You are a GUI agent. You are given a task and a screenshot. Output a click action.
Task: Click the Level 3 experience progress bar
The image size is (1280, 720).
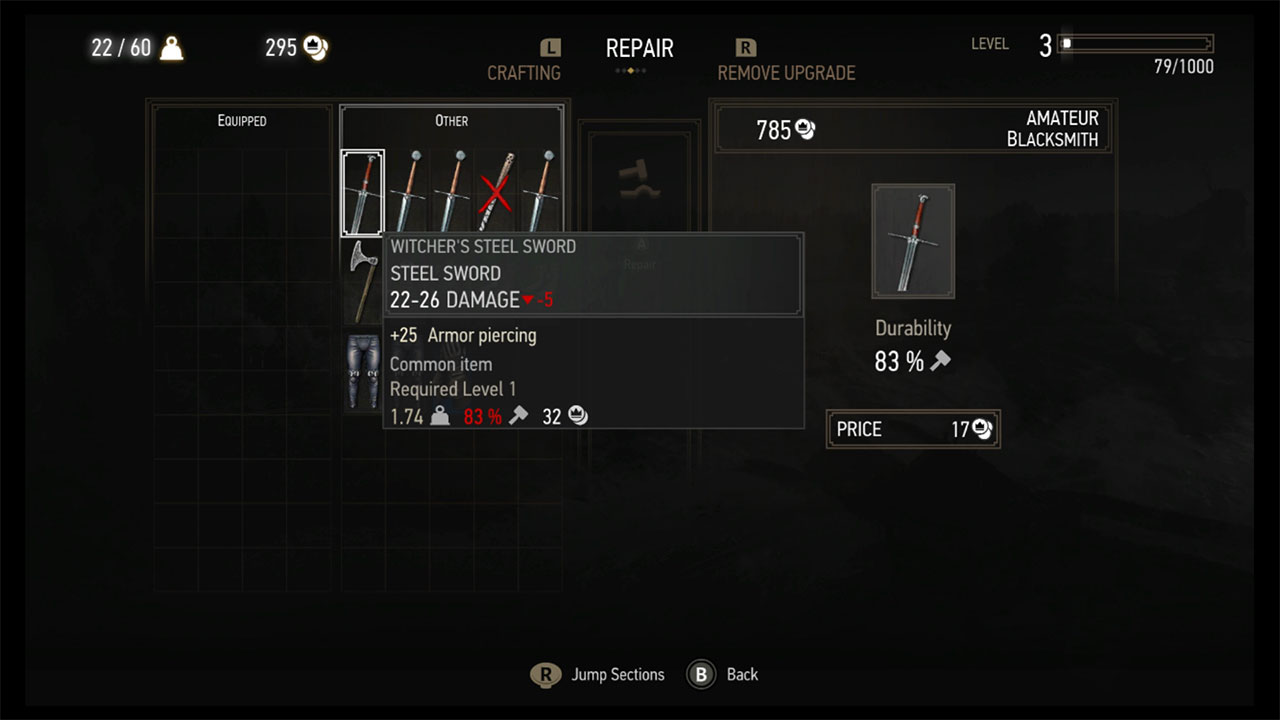[1135, 43]
